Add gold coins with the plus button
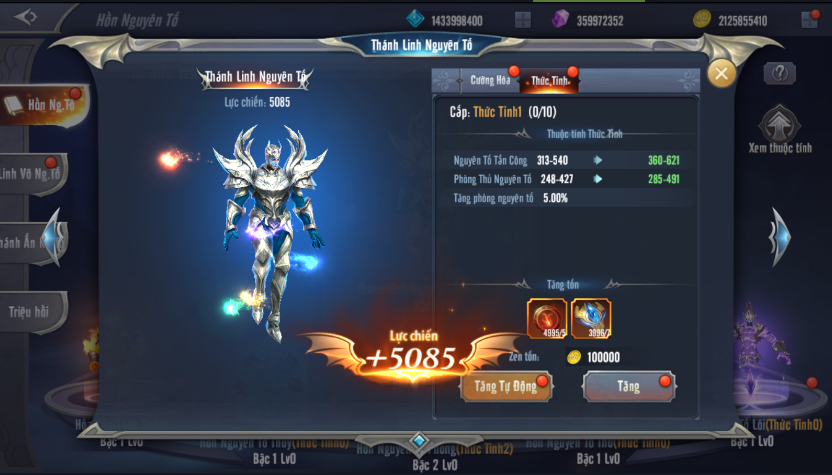This screenshot has width=832, height=475. pyautogui.click(x=808, y=20)
